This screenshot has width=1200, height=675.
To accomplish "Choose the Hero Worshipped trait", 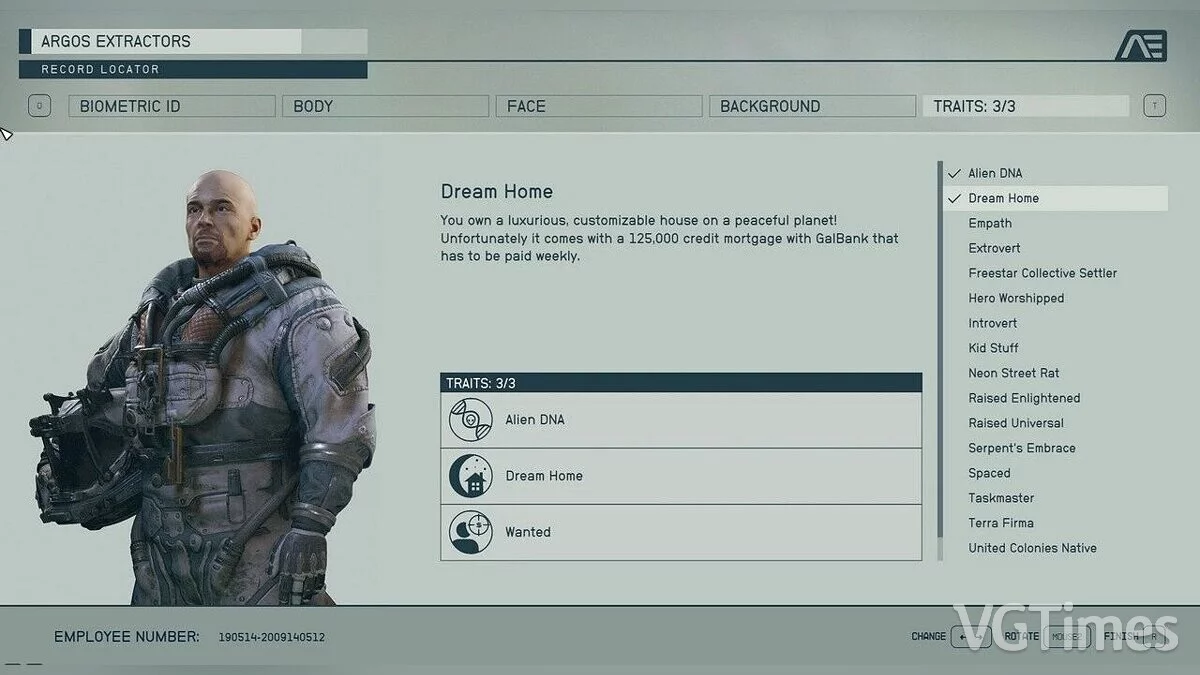I will [x=1016, y=298].
